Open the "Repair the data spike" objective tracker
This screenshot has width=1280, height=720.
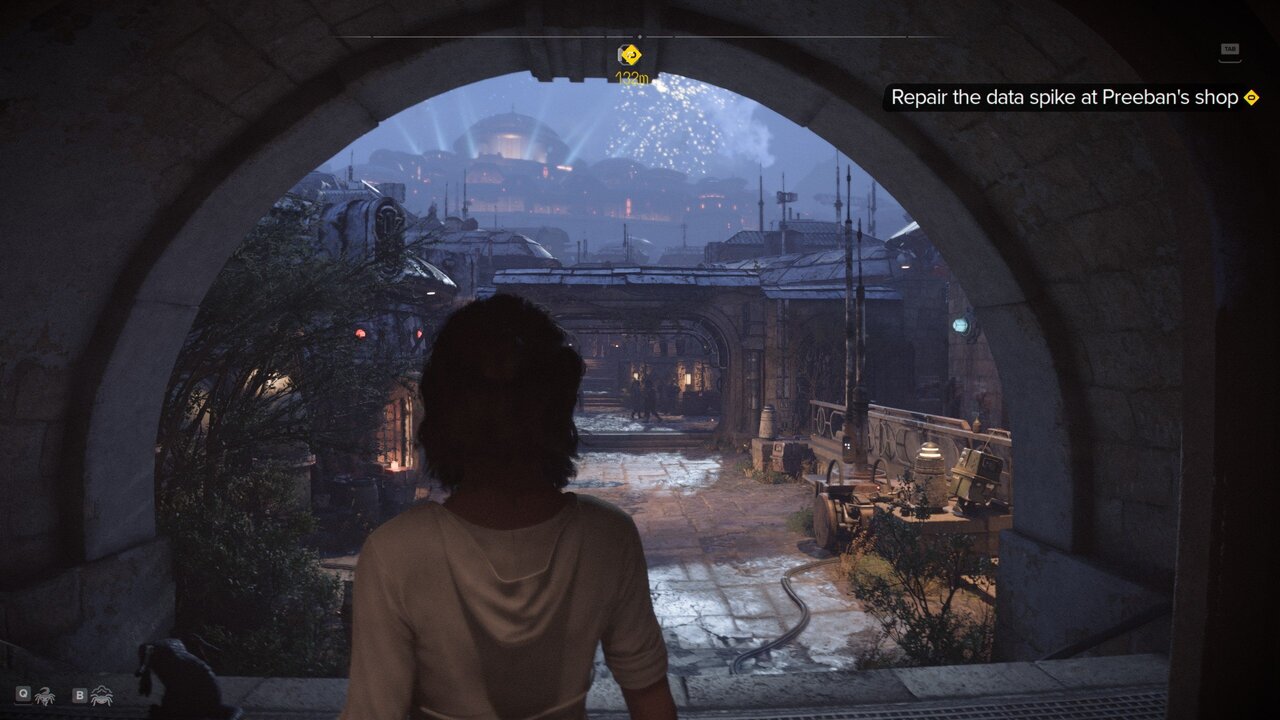click(x=1065, y=98)
